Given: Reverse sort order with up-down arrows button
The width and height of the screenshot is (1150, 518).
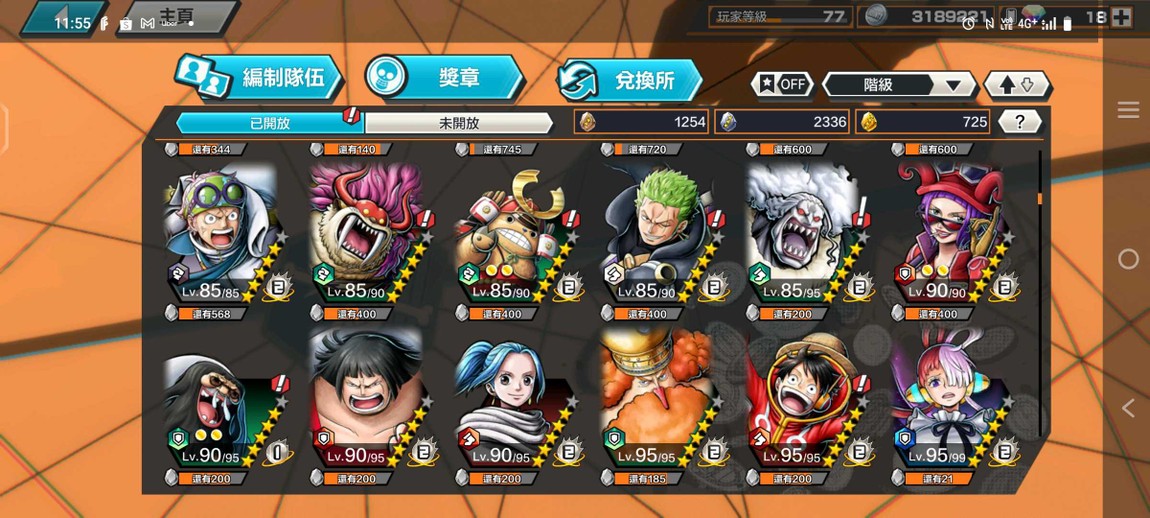Looking at the screenshot, I should (x=1017, y=85).
